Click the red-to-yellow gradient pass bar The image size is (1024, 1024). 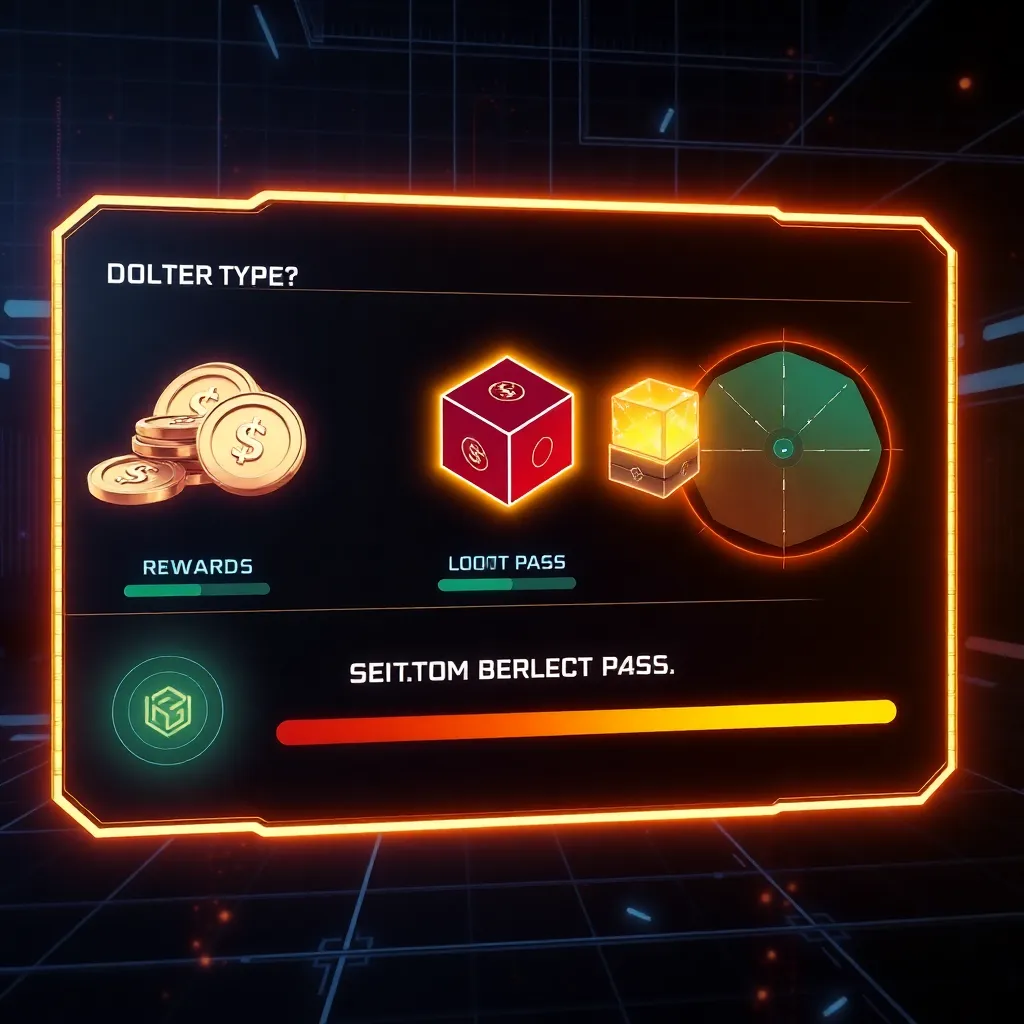(585, 722)
